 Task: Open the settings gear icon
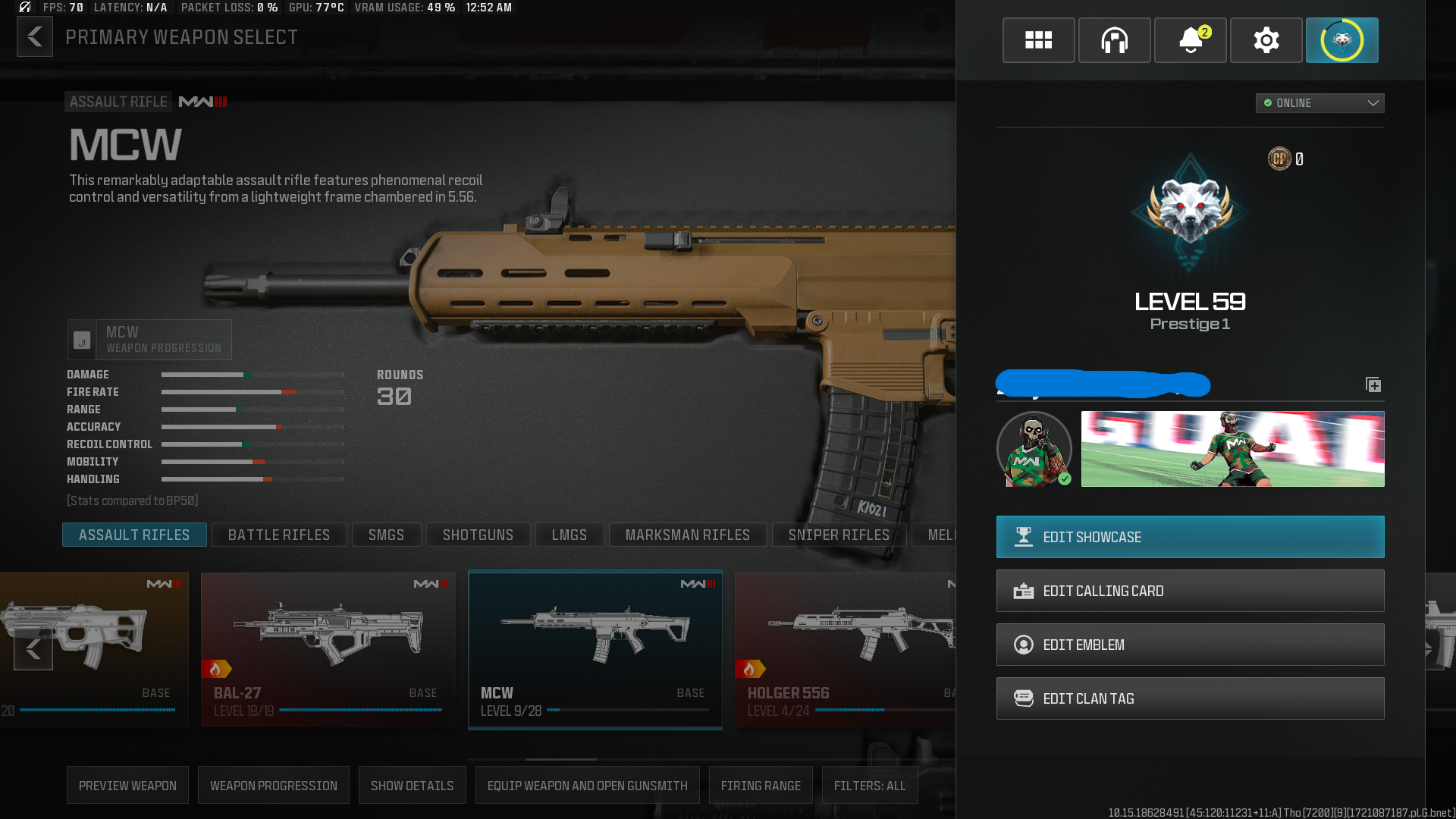[x=1266, y=40]
